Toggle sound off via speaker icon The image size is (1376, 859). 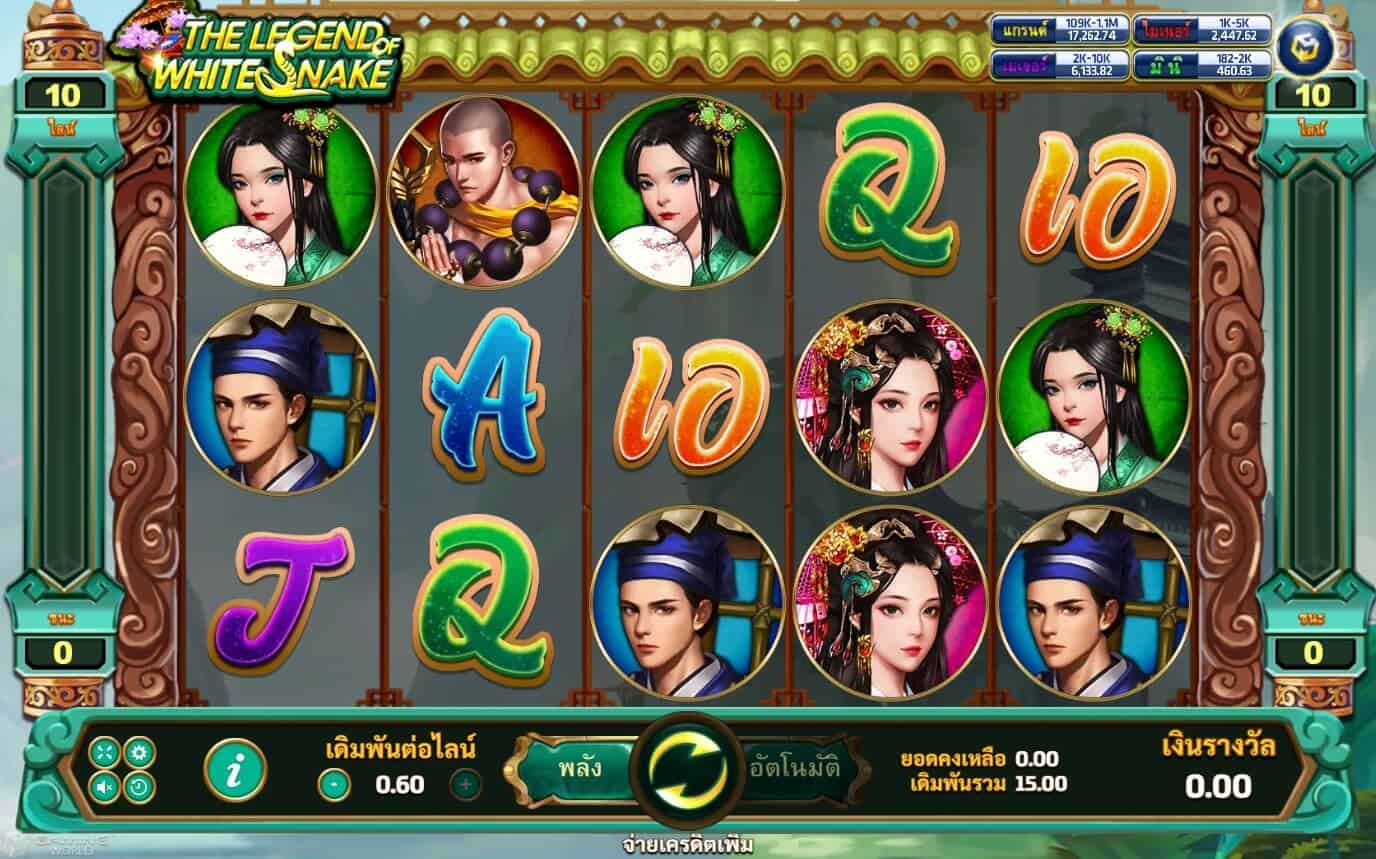[x=103, y=785]
